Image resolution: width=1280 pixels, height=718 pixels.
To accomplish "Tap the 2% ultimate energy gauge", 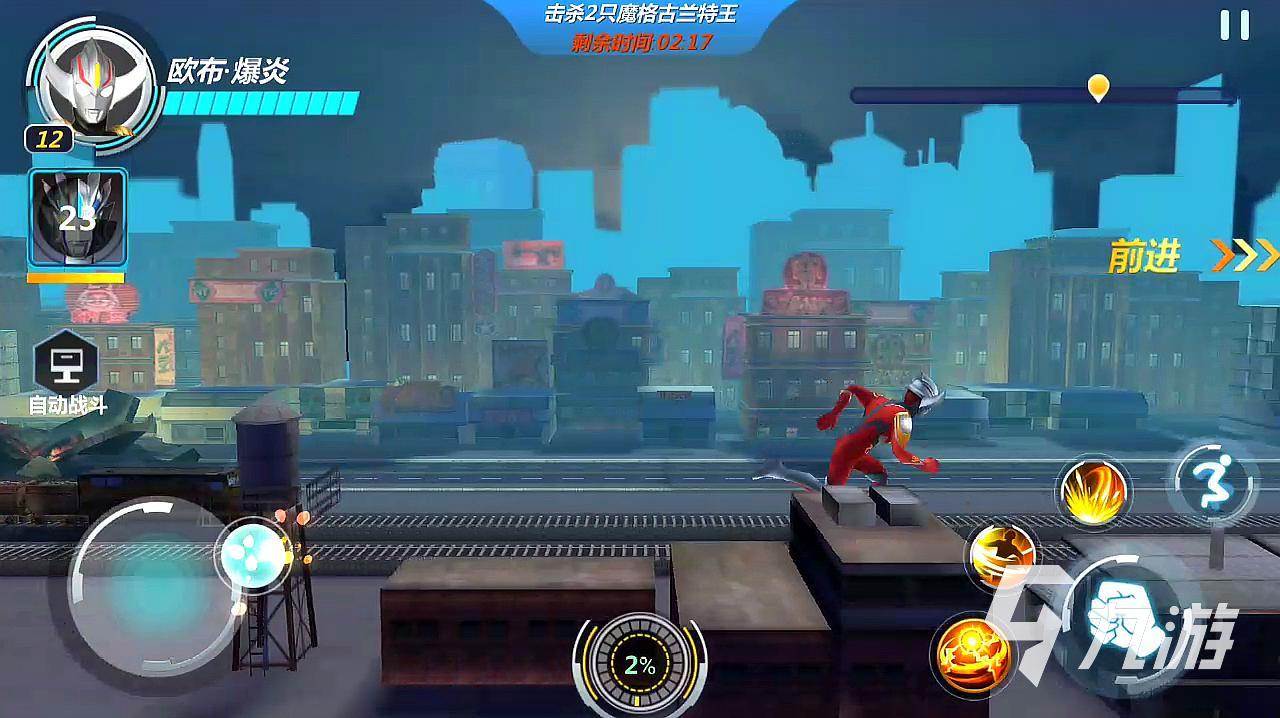I will 639,665.
